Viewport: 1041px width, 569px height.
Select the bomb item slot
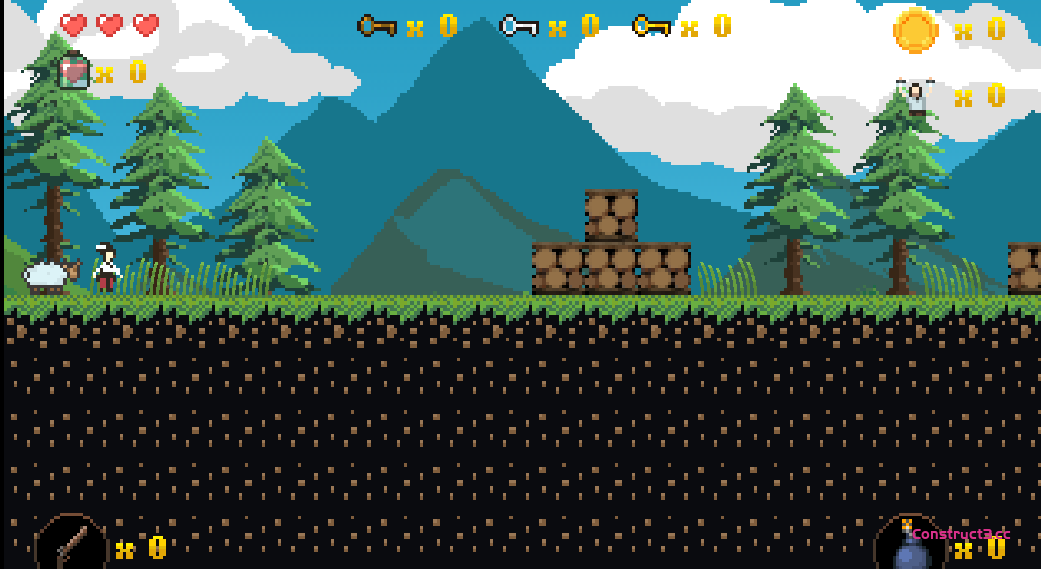tap(908, 549)
